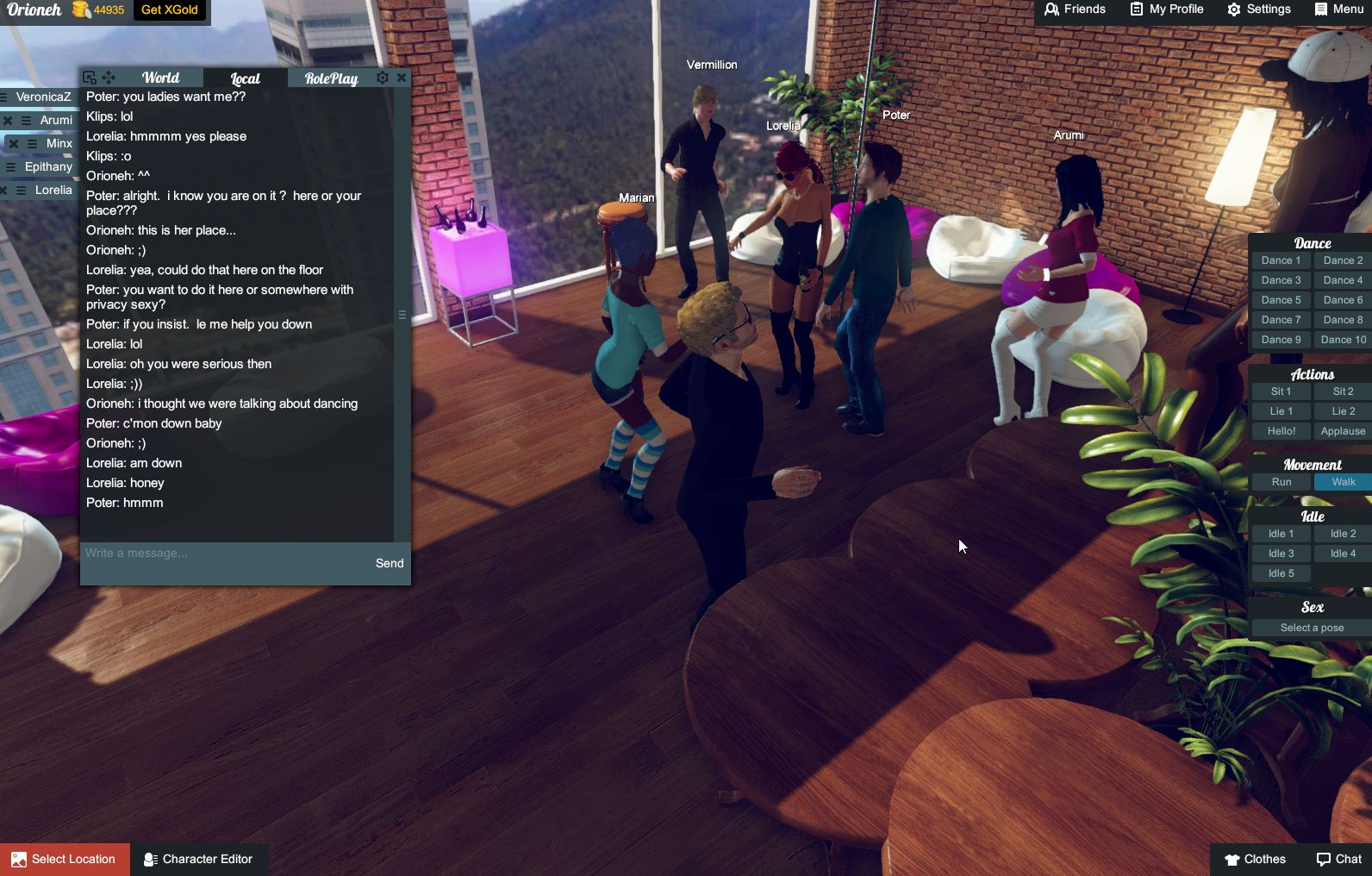1372x876 pixels.
Task: Pop out the chat window
Action: 89,77
